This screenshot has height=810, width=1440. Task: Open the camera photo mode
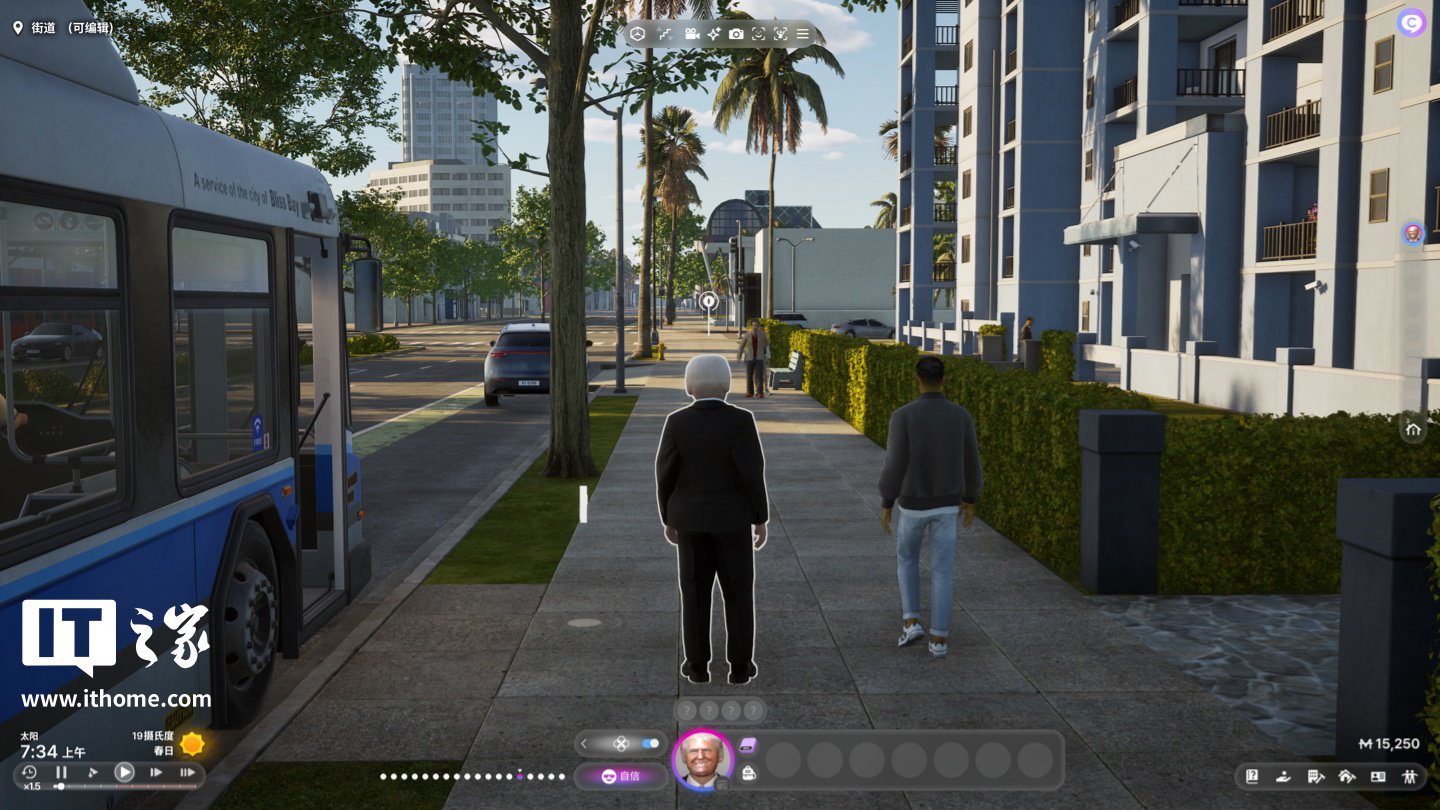pyautogui.click(x=736, y=34)
